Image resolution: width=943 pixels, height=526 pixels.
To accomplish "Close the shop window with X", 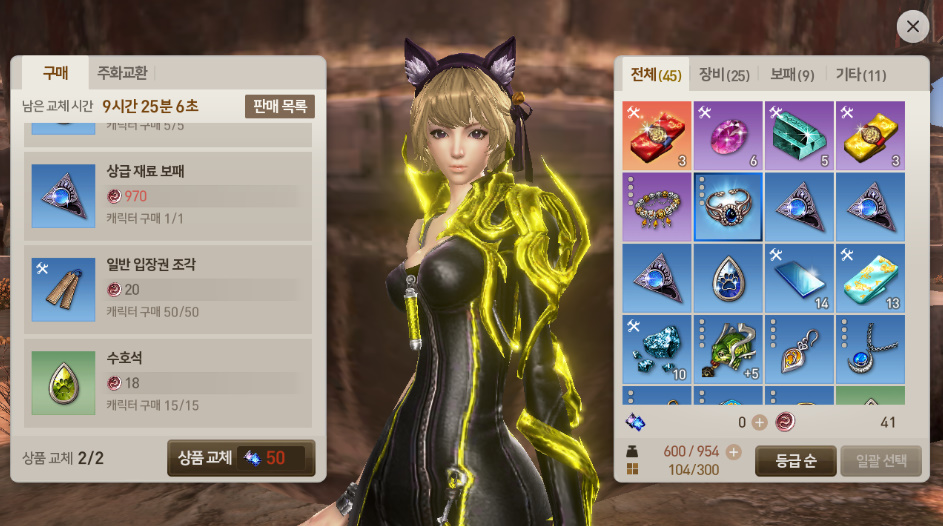I will (x=912, y=26).
